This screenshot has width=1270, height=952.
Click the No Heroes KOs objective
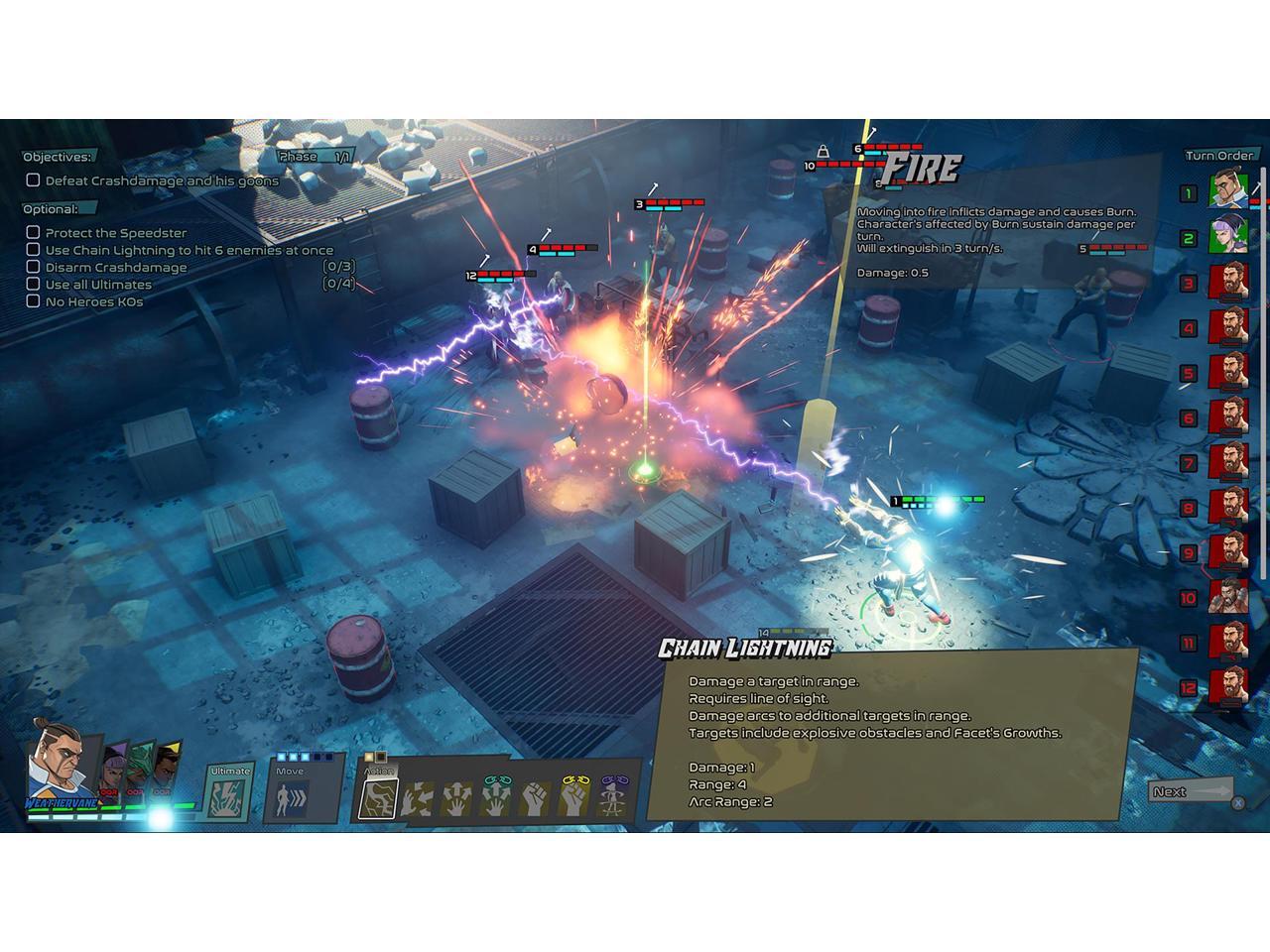pyautogui.click(x=93, y=301)
